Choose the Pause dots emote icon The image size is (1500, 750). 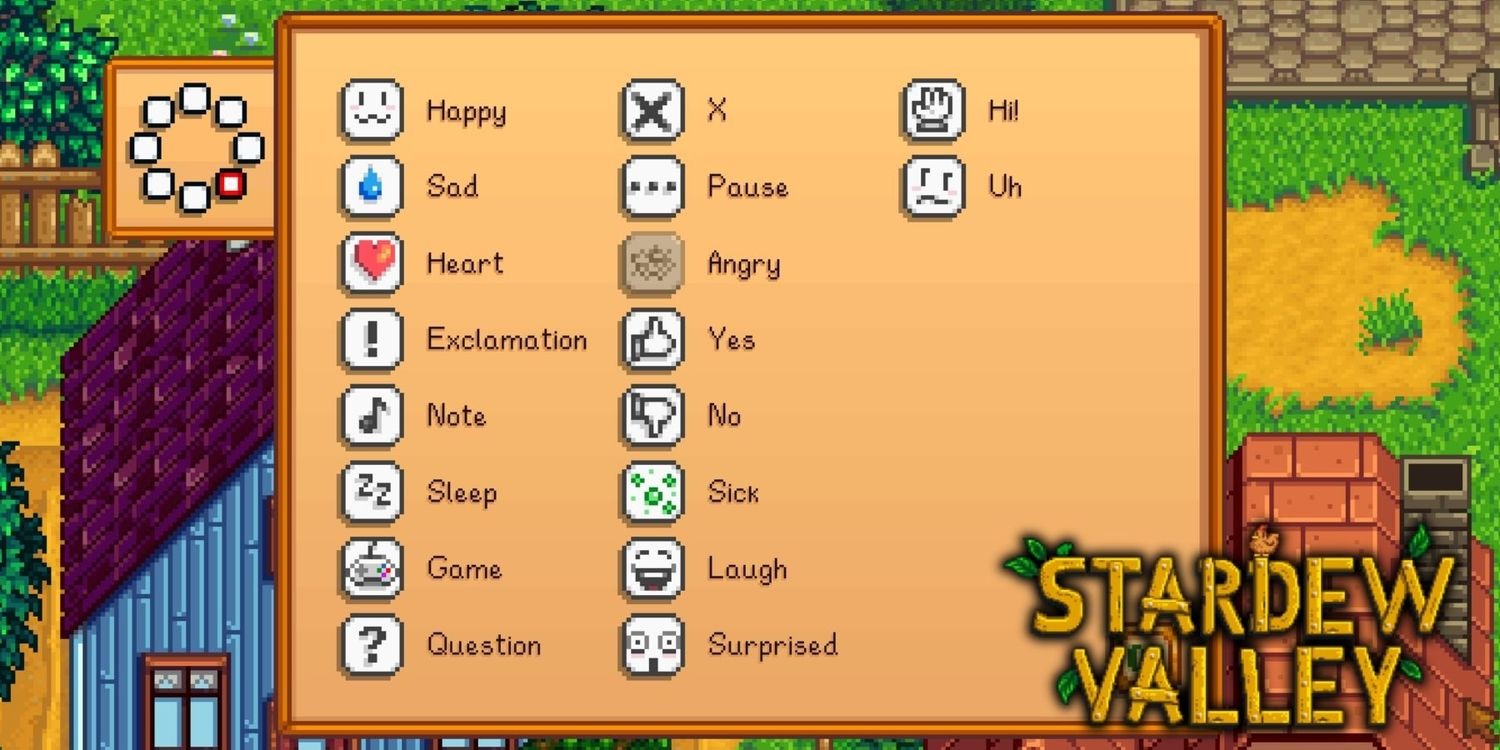(651, 188)
